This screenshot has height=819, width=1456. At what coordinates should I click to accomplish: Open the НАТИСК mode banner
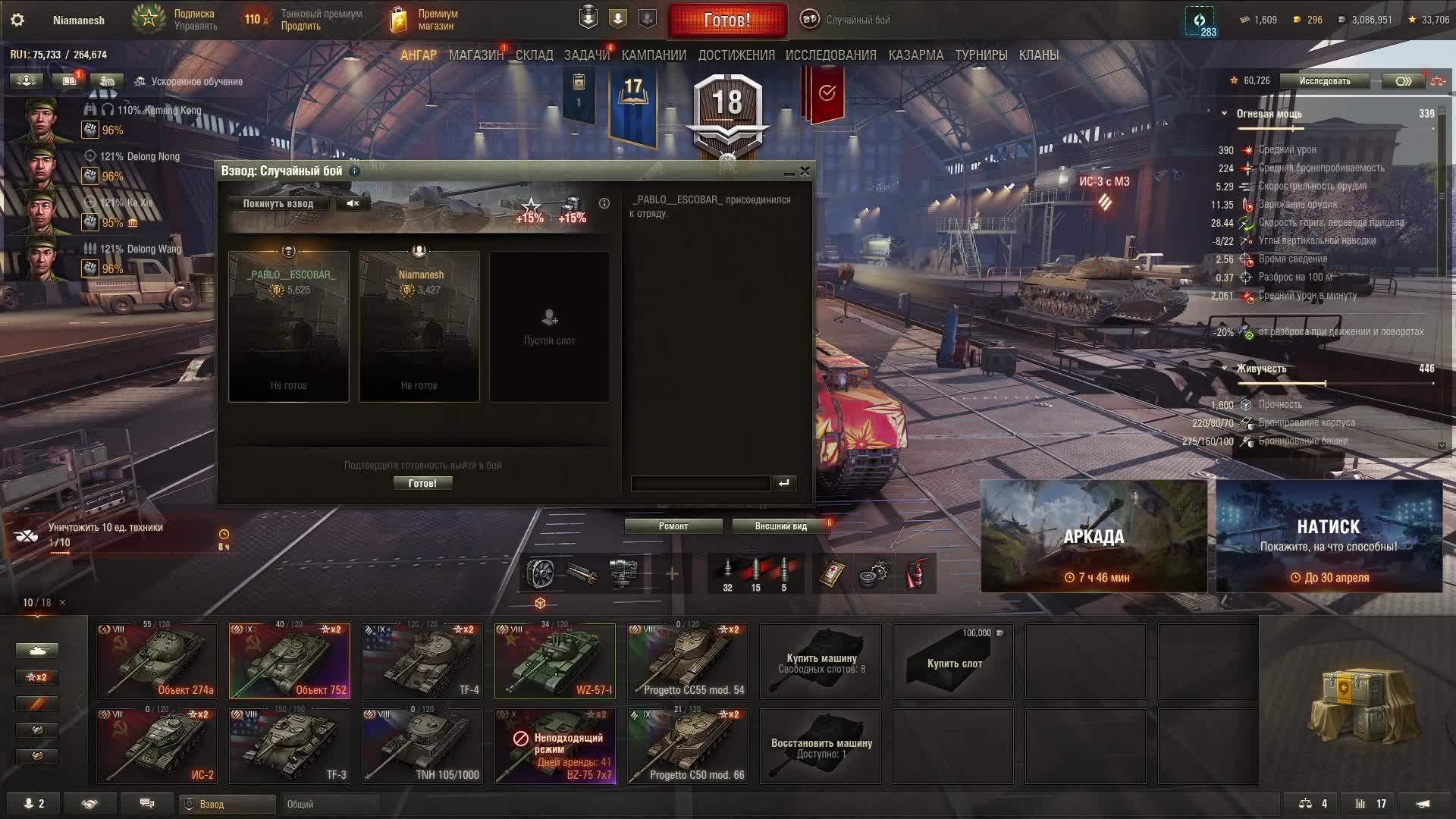click(x=1329, y=536)
